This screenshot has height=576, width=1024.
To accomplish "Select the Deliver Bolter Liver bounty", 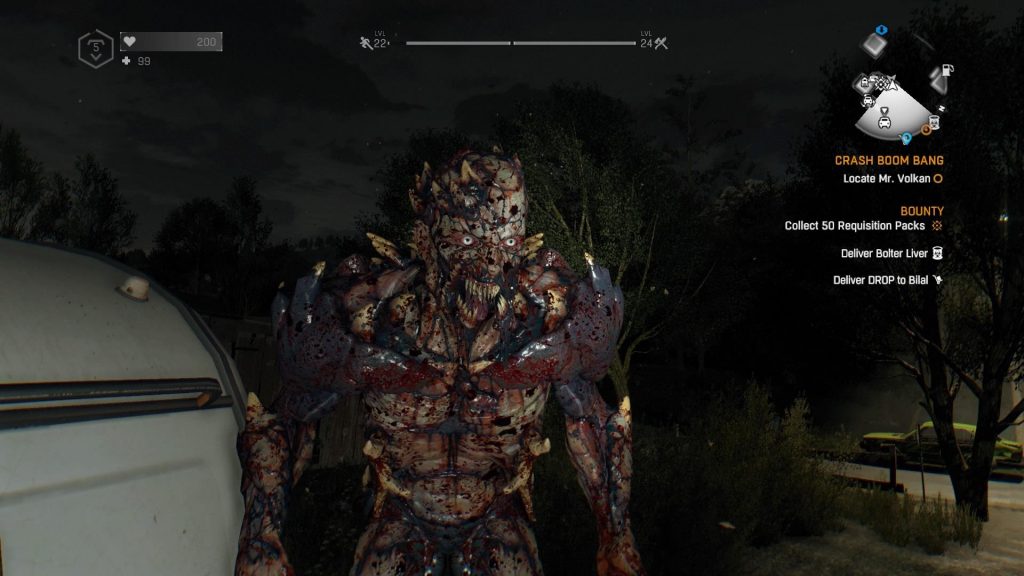I will click(x=885, y=253).
